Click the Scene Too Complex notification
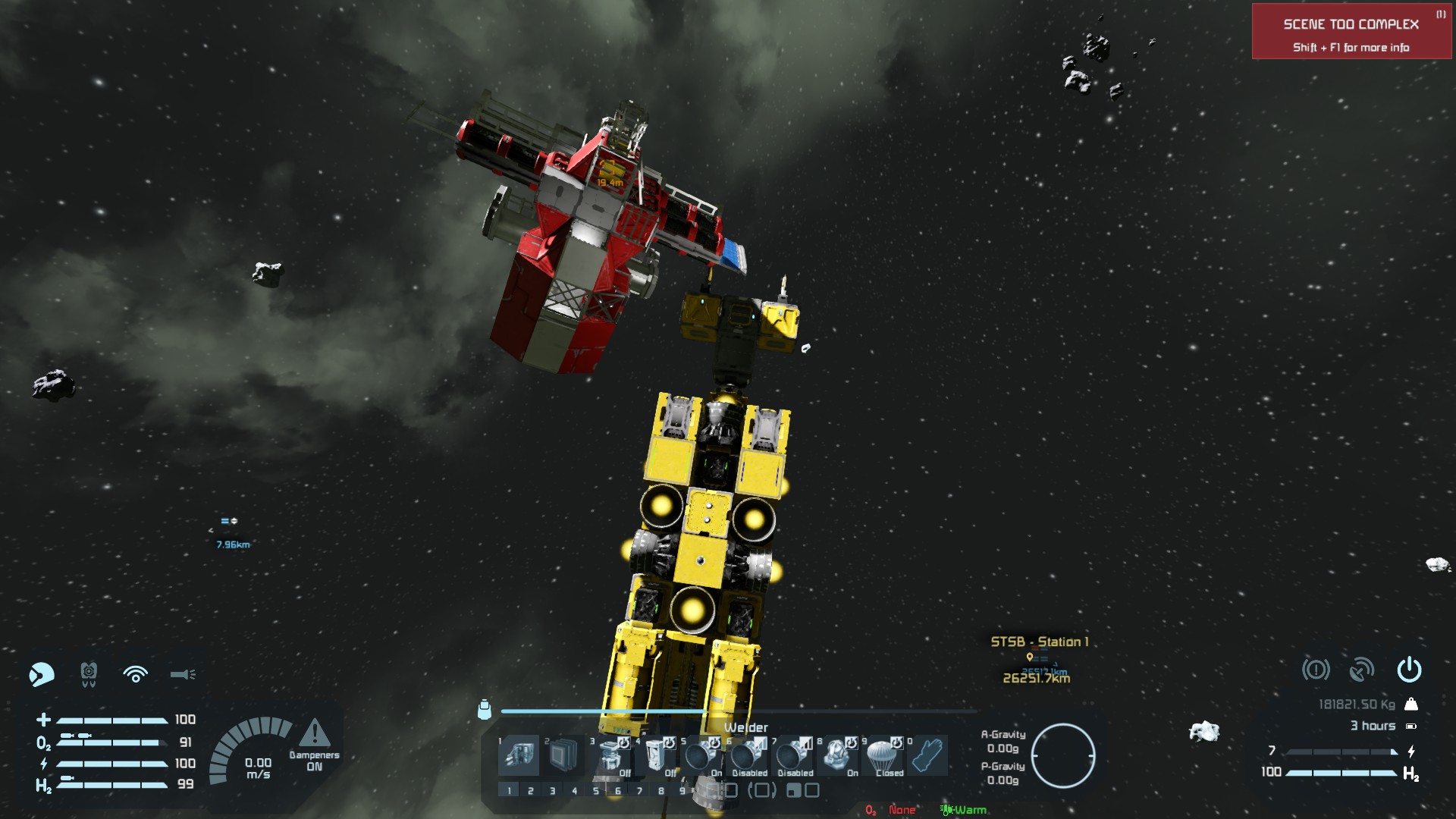Viewport: 1456px width, 819px height. (x=1351, y=32)
